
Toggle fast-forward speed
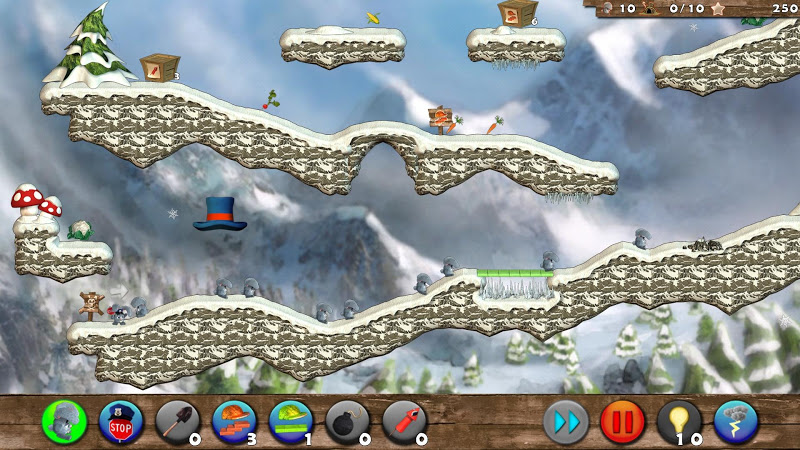566,422
